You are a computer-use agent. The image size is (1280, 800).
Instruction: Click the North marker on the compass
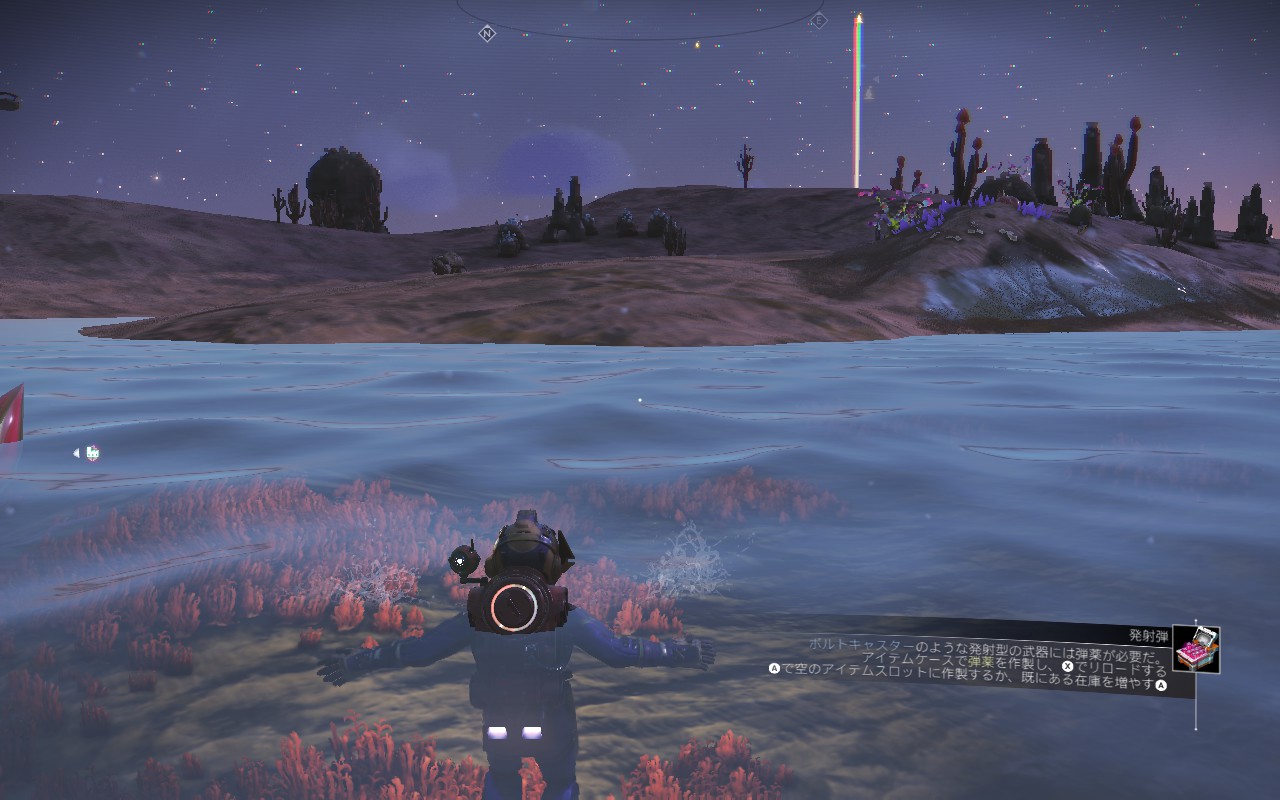pos(487,33)
